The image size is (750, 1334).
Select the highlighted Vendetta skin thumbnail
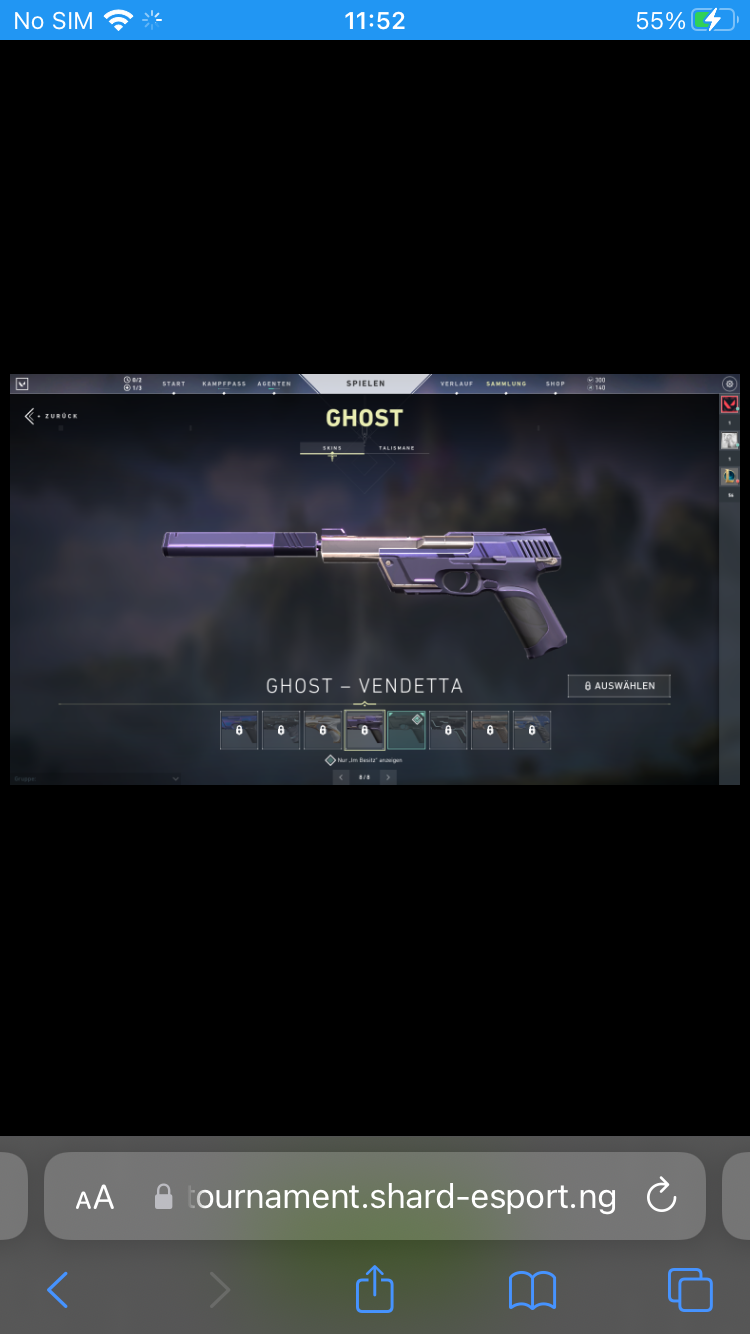pyautogui.click(x=365, y=731)
